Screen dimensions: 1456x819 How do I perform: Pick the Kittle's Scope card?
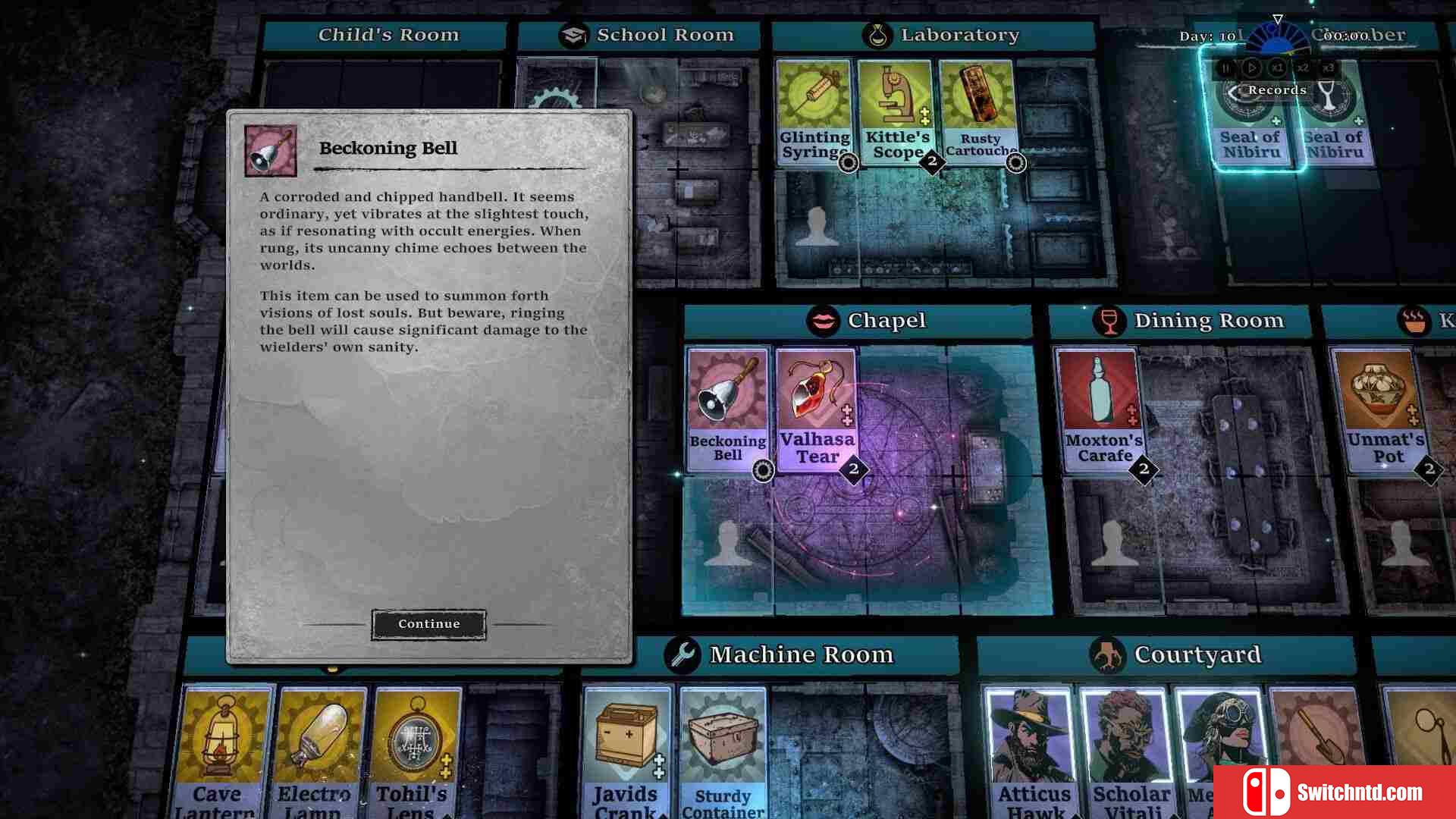point(897,111)
